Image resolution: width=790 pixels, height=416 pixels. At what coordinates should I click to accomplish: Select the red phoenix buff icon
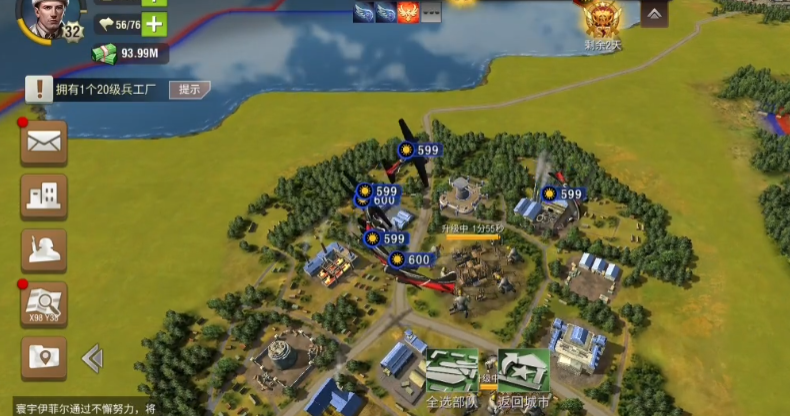[408, 13]
